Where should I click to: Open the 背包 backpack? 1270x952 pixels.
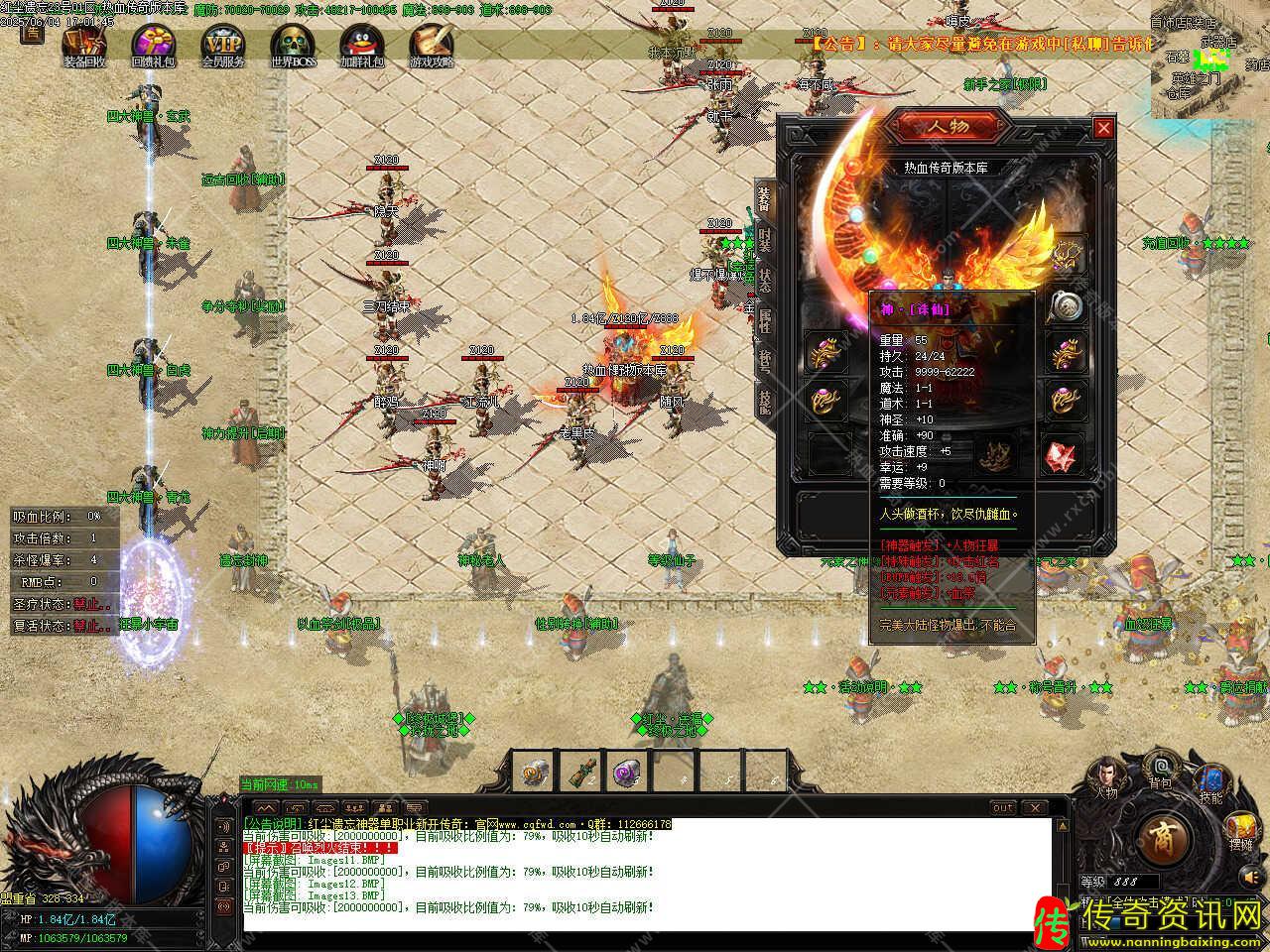coord(1159,769)
